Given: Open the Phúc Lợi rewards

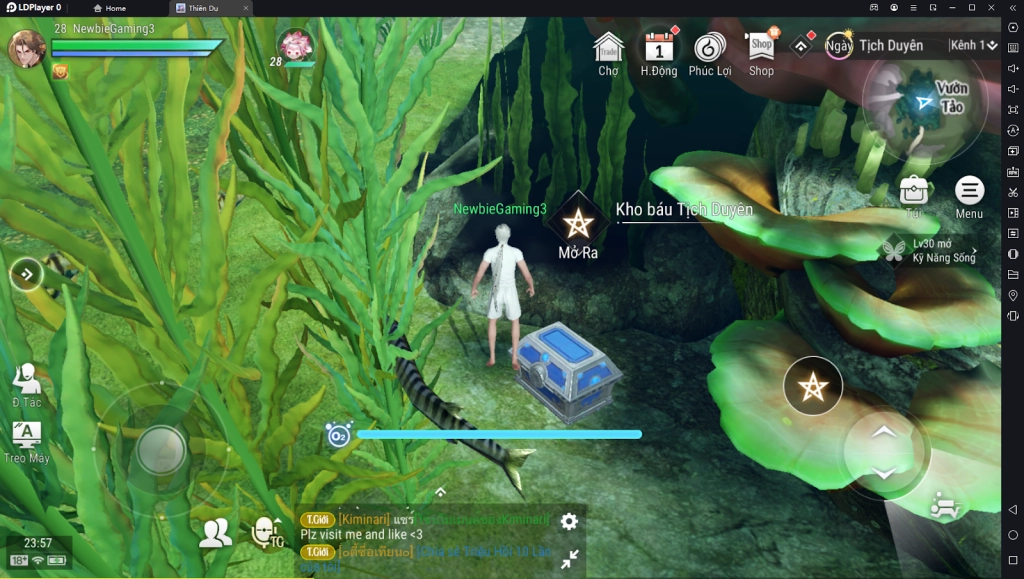Looking at the screenshot, I should pos(709,52).
